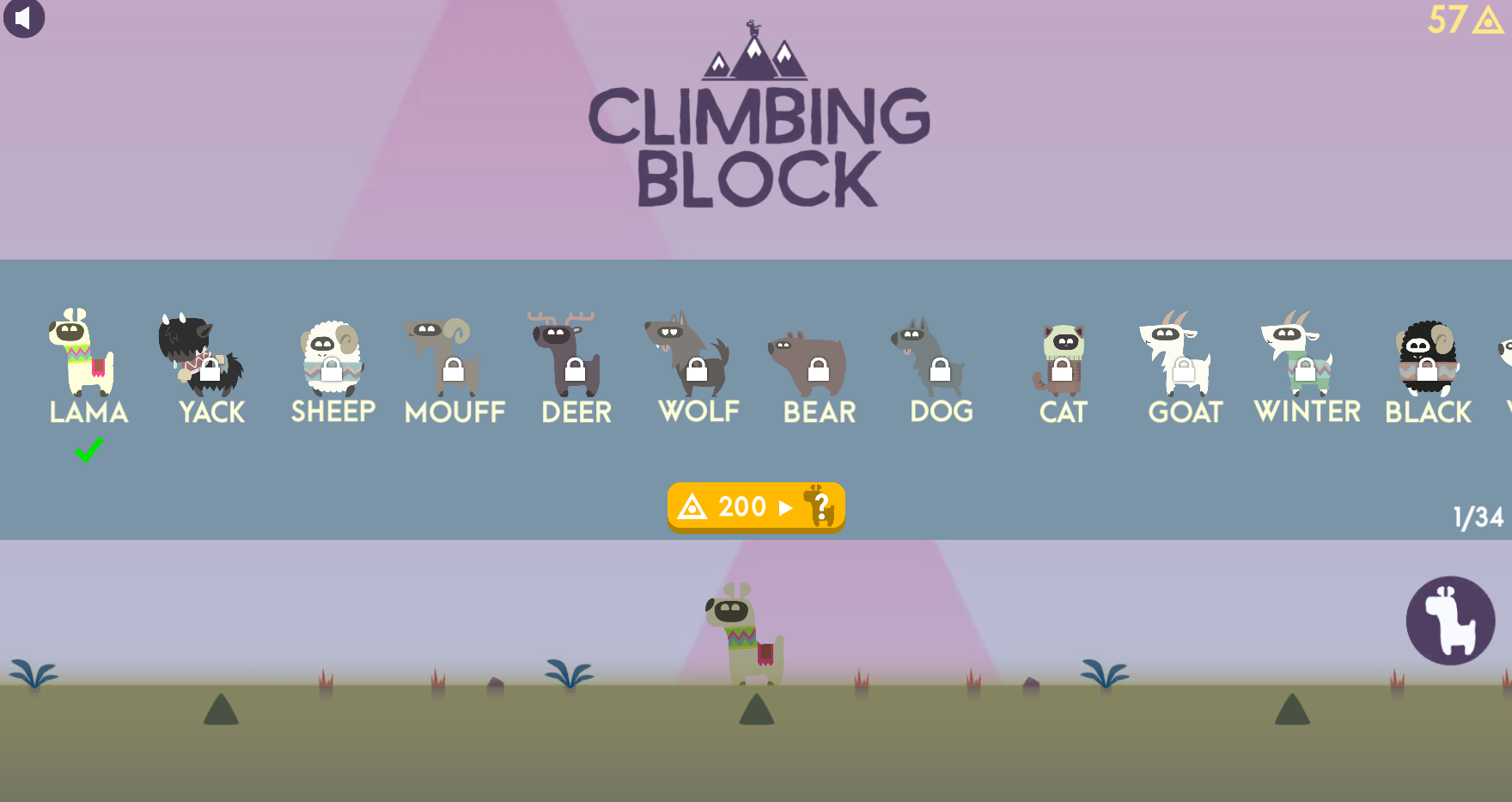Click the round purple llama button
The width and height of the screenshot is (1512, 802).
(1450, 620)
